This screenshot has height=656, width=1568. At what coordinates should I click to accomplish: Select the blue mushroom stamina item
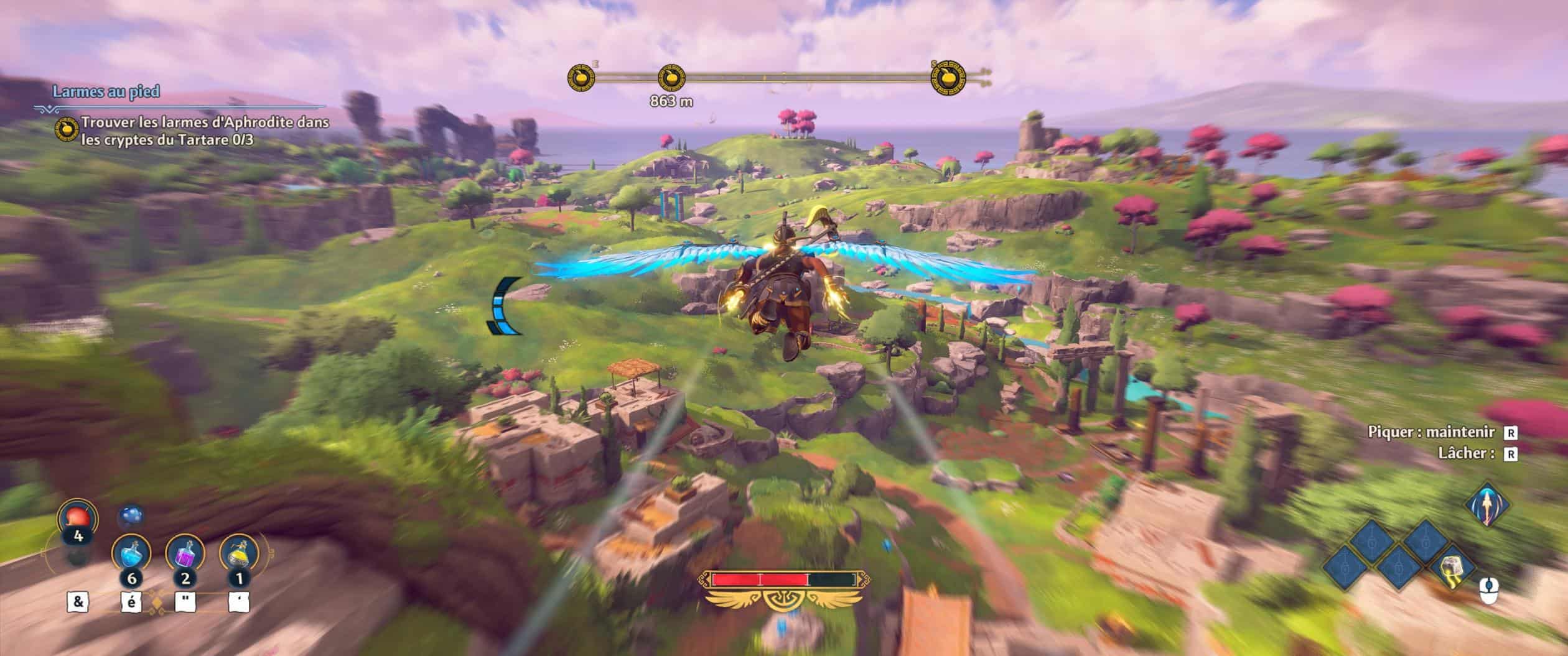pos(130,516)
